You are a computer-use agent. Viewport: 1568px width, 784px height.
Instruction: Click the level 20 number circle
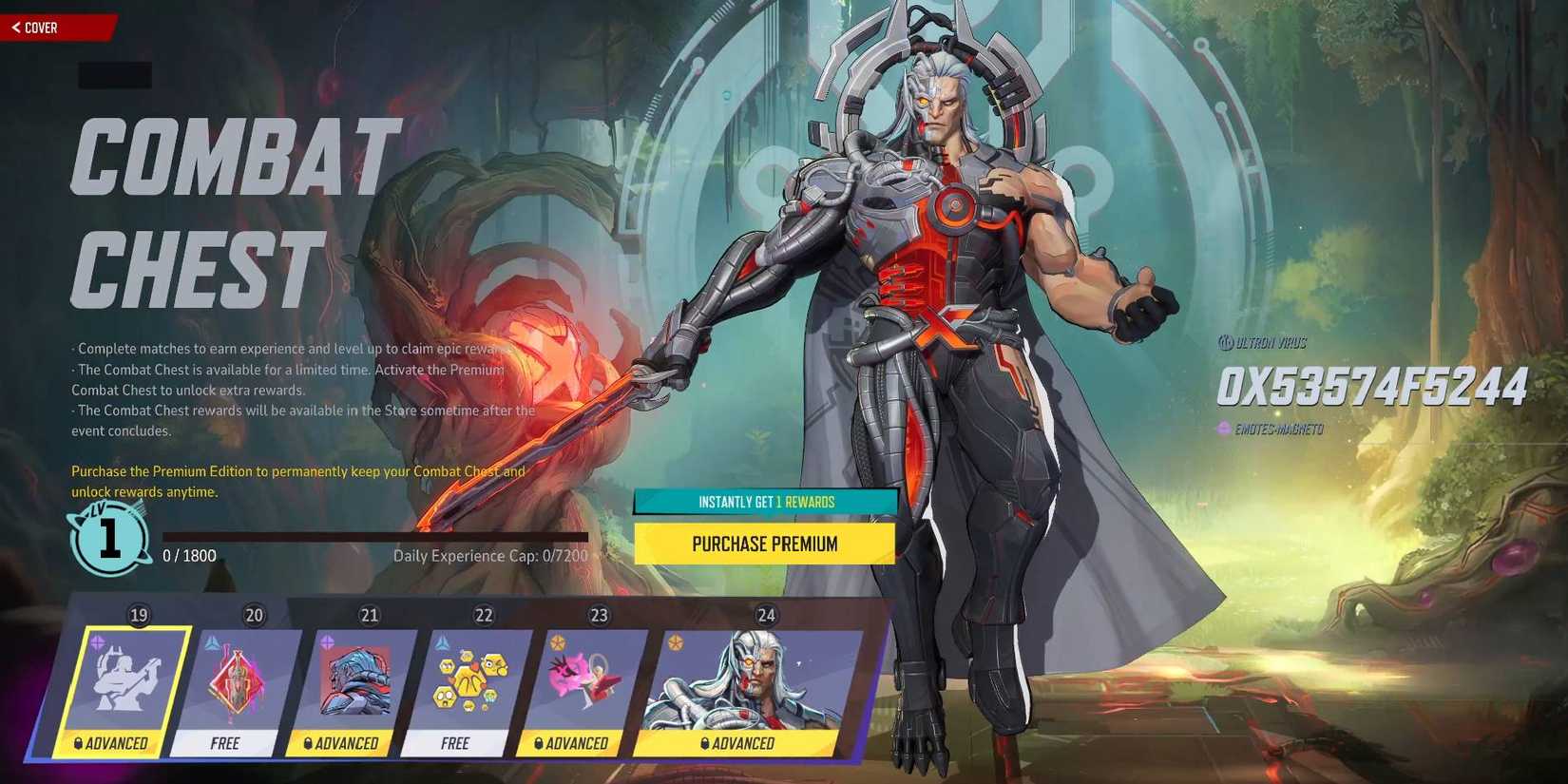[x=254, y=615]
